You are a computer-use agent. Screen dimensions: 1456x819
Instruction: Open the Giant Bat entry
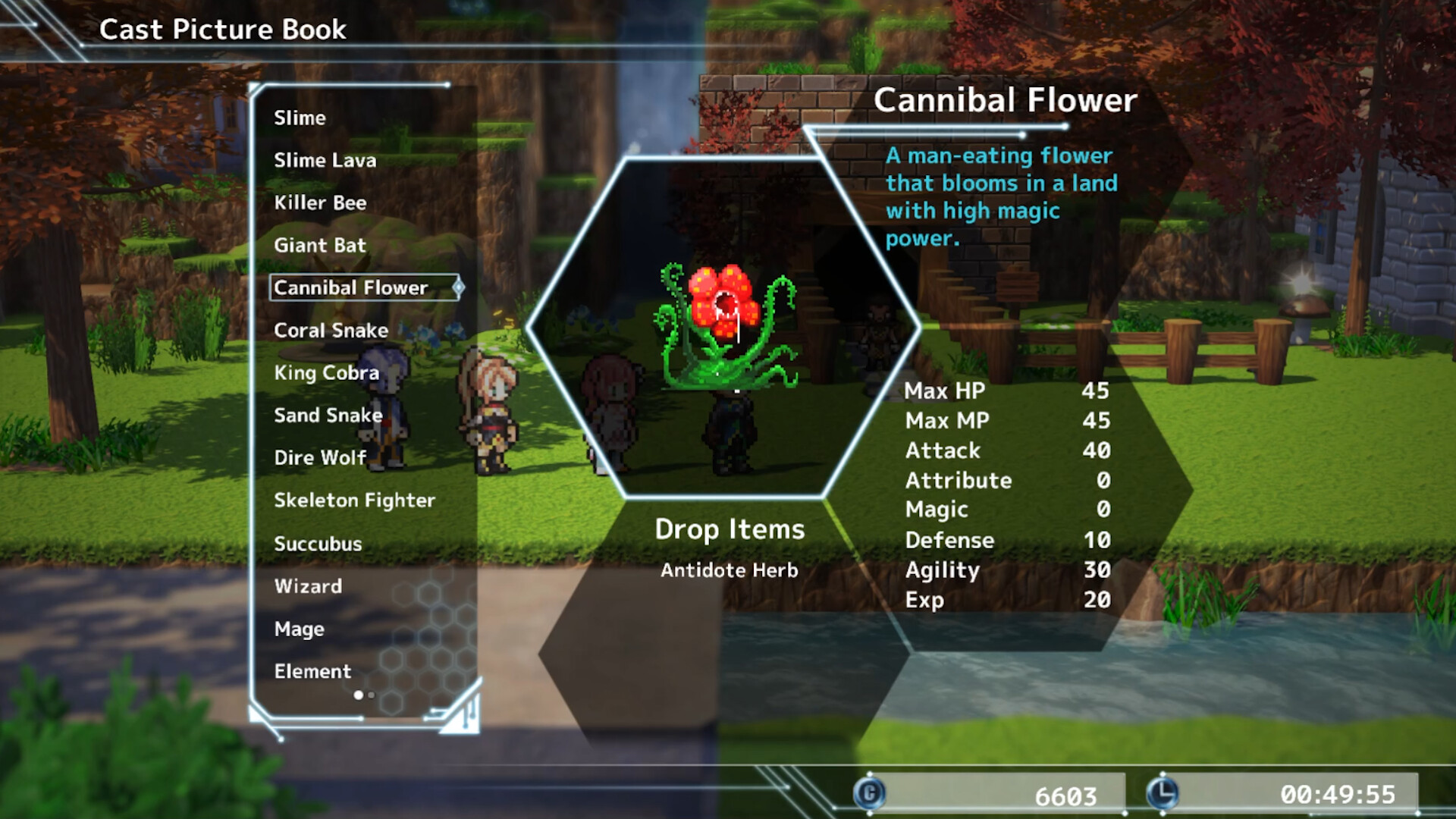point(319,245)
